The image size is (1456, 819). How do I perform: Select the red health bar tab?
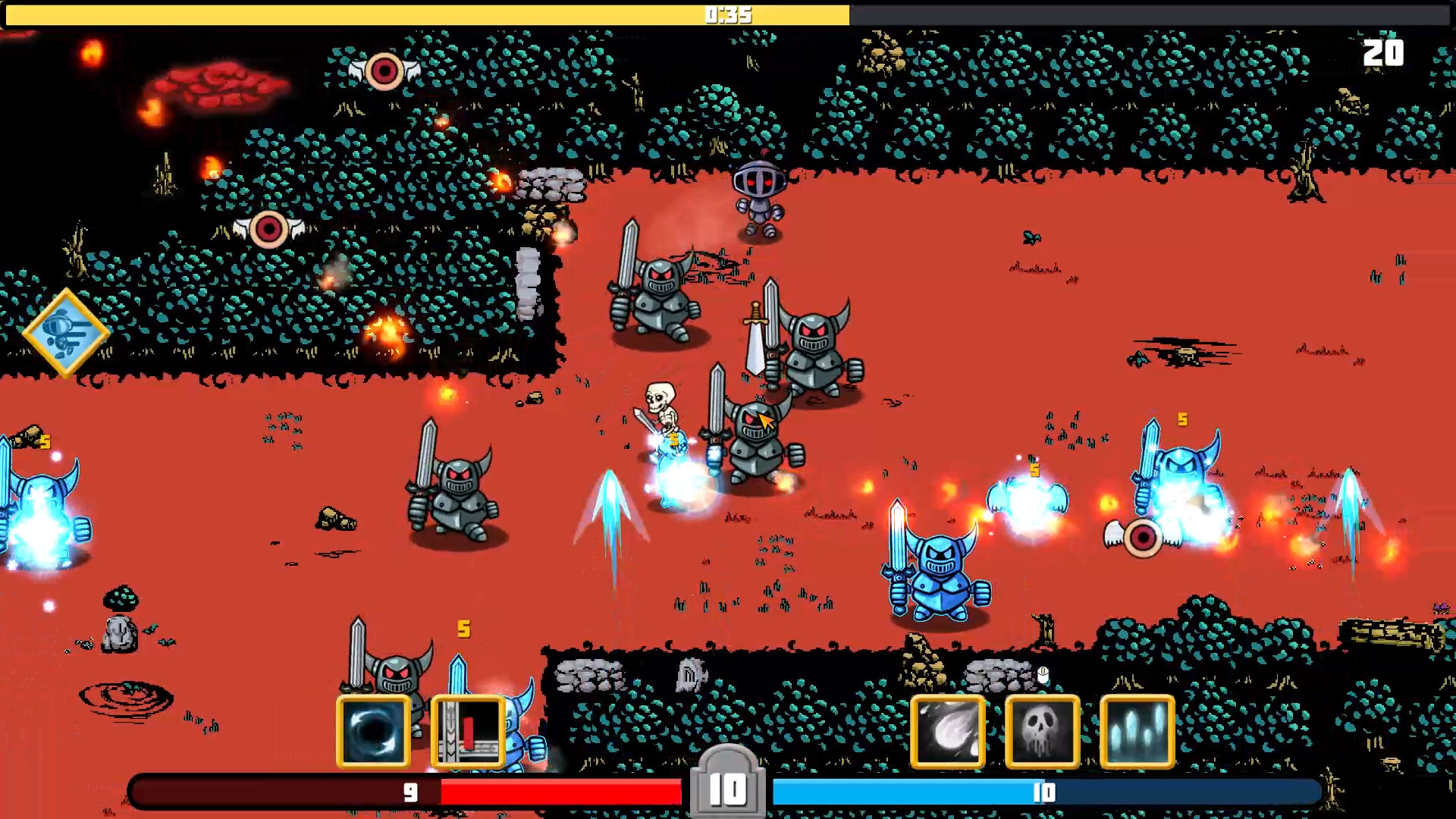(x=409, y=792)
